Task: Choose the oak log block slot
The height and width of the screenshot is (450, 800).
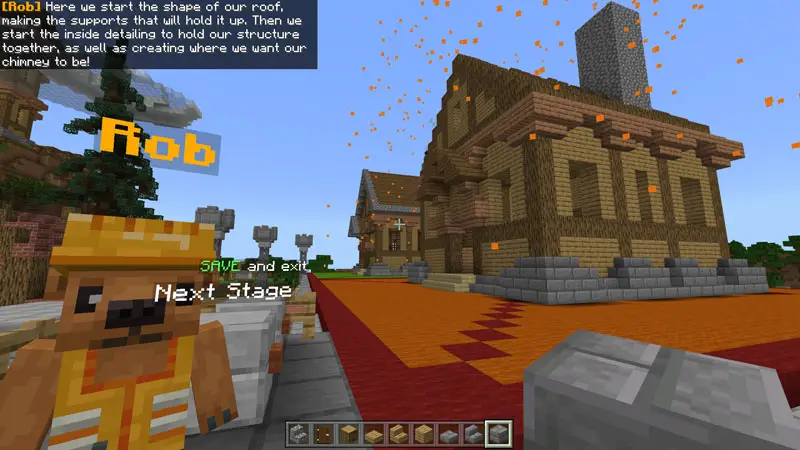Action: [x=350, y=433]
